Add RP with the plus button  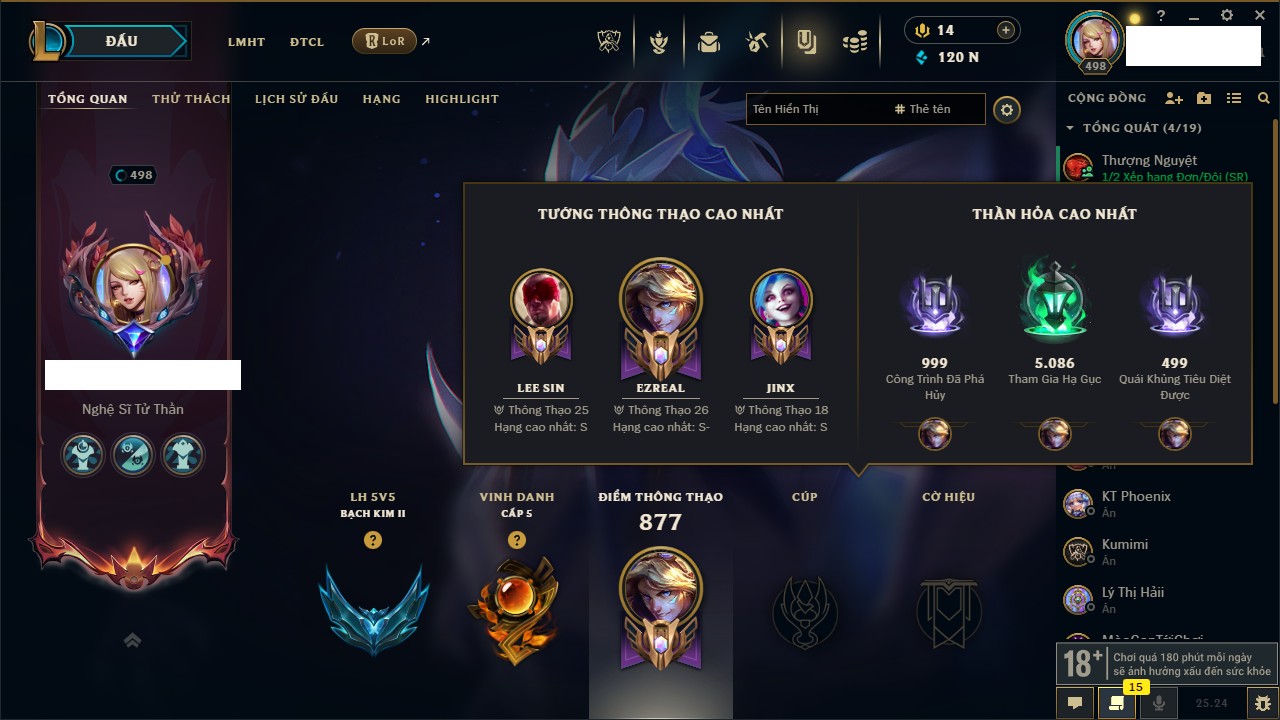pos(1005,30)
